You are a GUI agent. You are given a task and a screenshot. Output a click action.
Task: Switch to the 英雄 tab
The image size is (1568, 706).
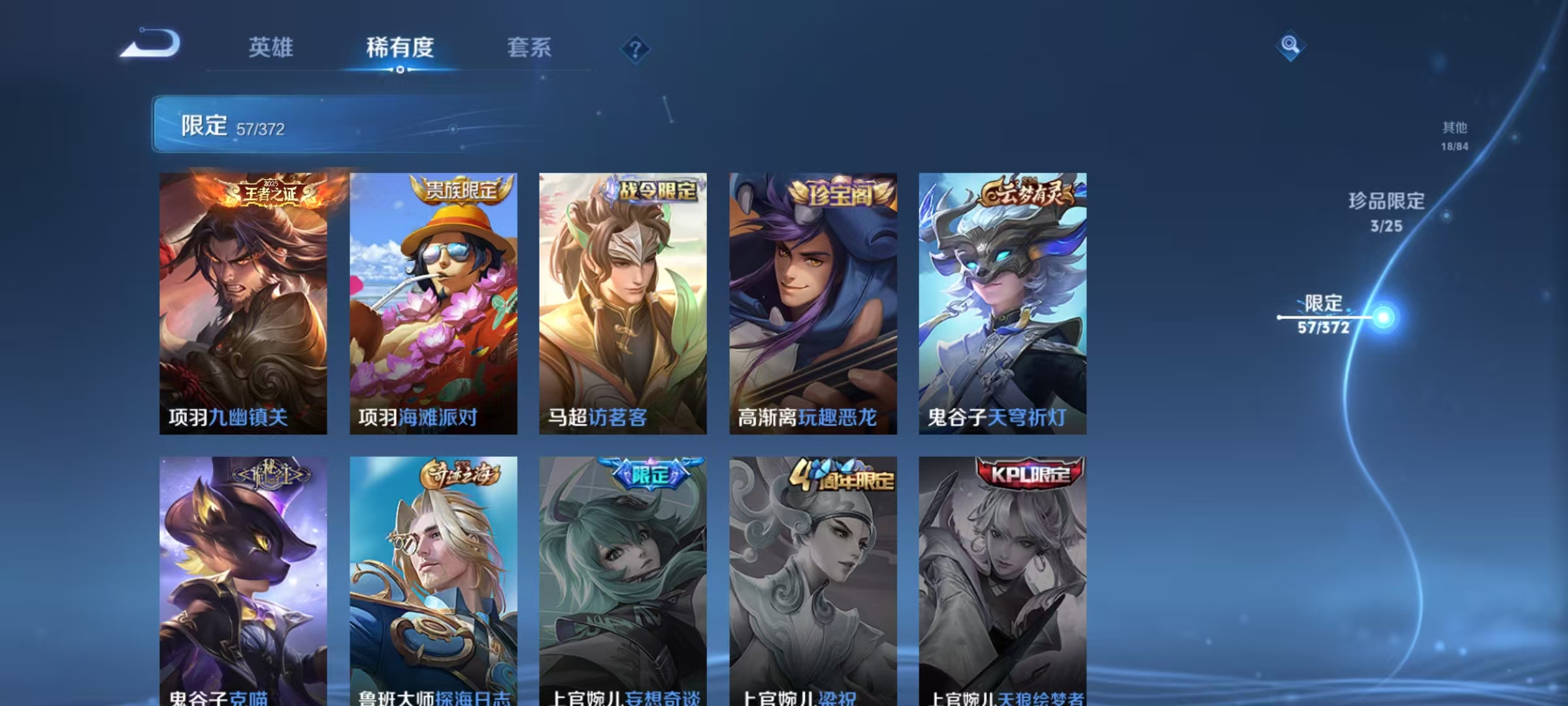[x=270, y=46]
